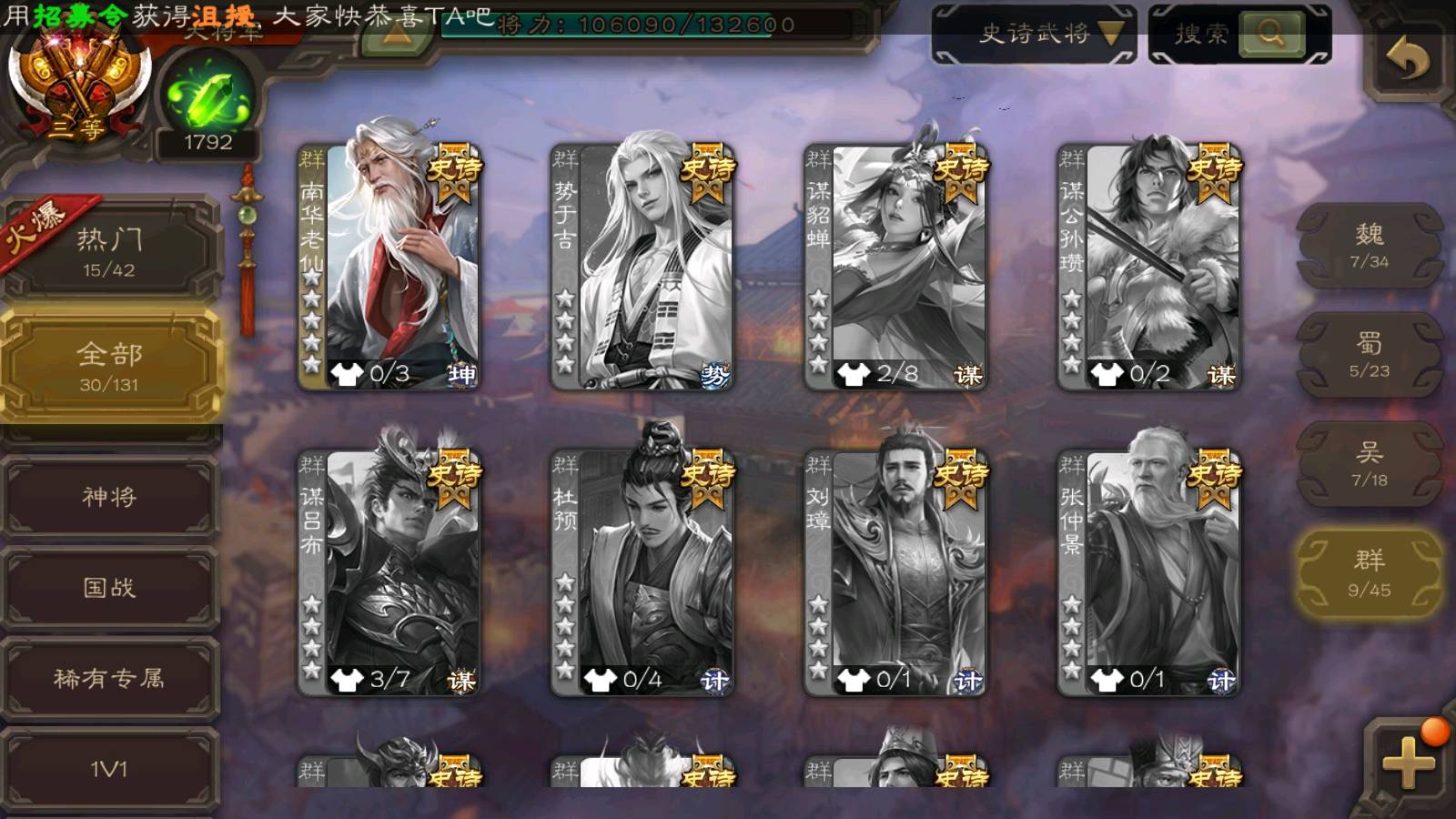Choose the 势于吉 hero card
Screen dimensions: 1456x819
[x=642, y=266]
